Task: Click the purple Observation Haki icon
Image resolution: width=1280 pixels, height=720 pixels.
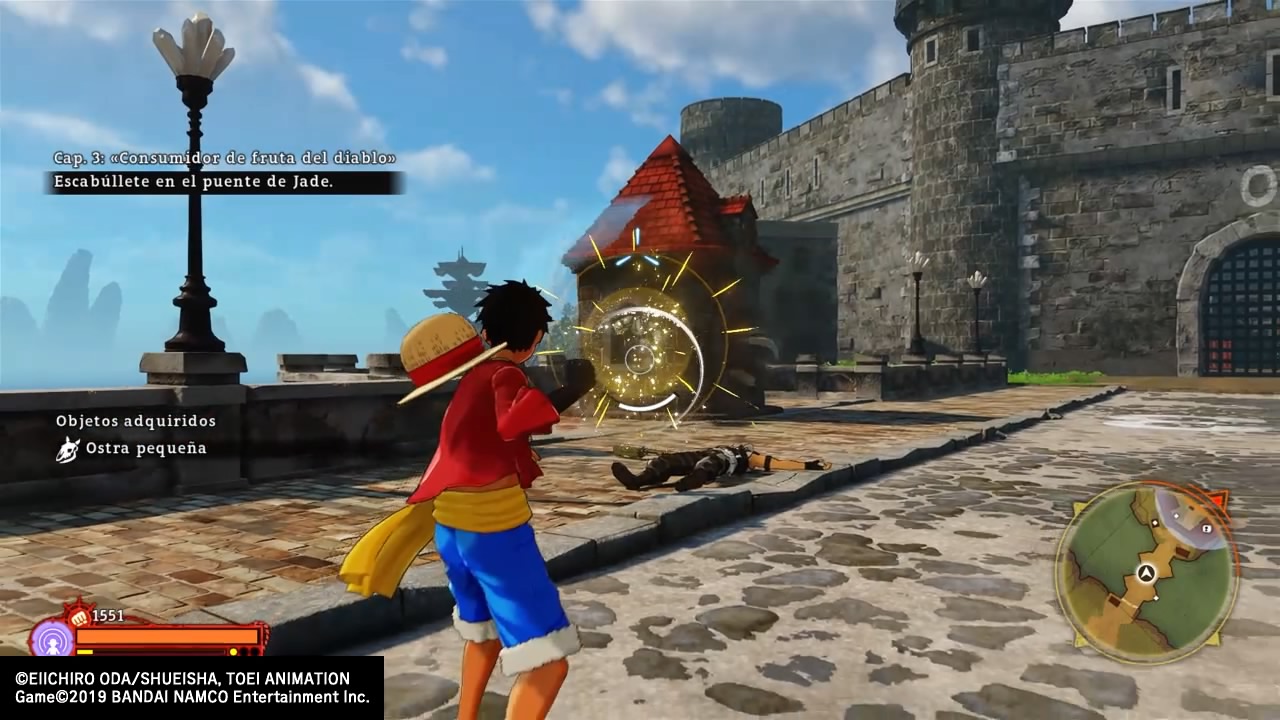Action: 51,638
